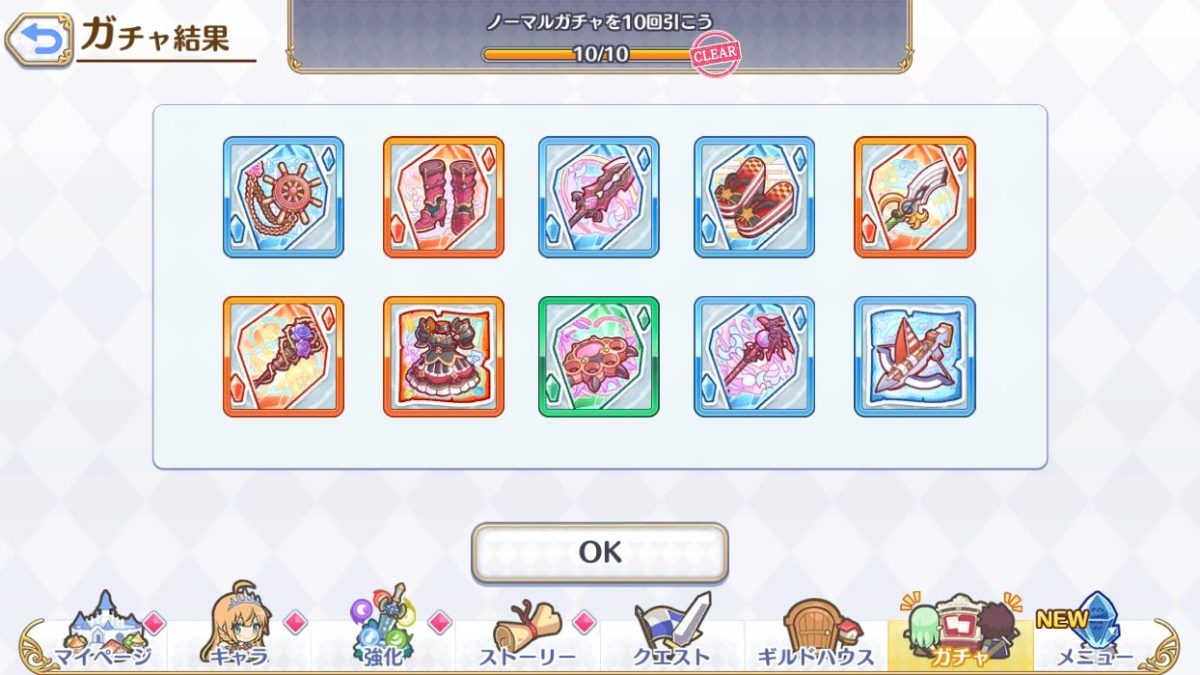The height and width of the screenshot is (675, 1200).
Task: Select the ストーリー story tab
Action: coord(527,632)
